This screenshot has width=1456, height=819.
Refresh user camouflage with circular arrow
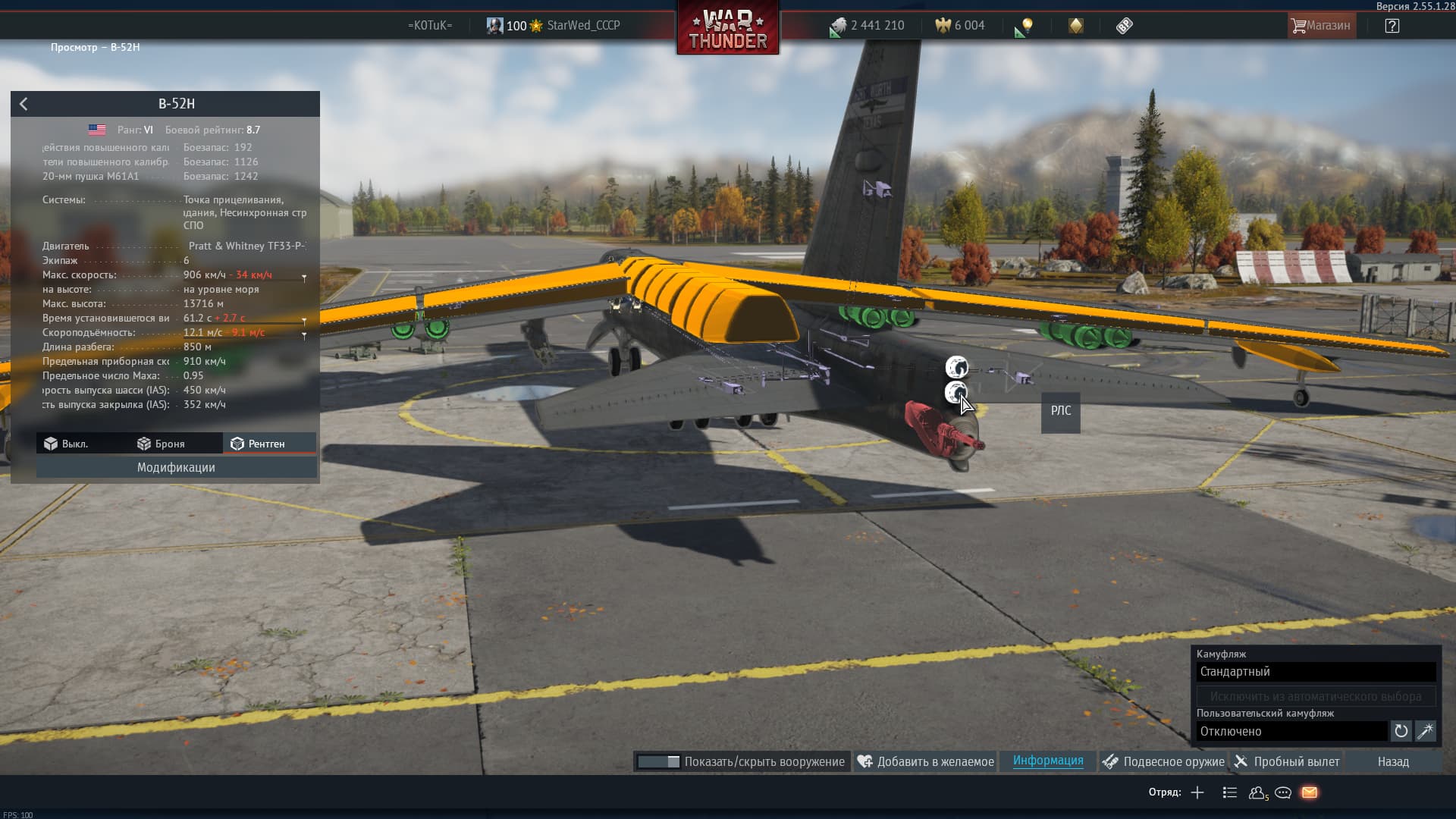(x=1401, y=731)
